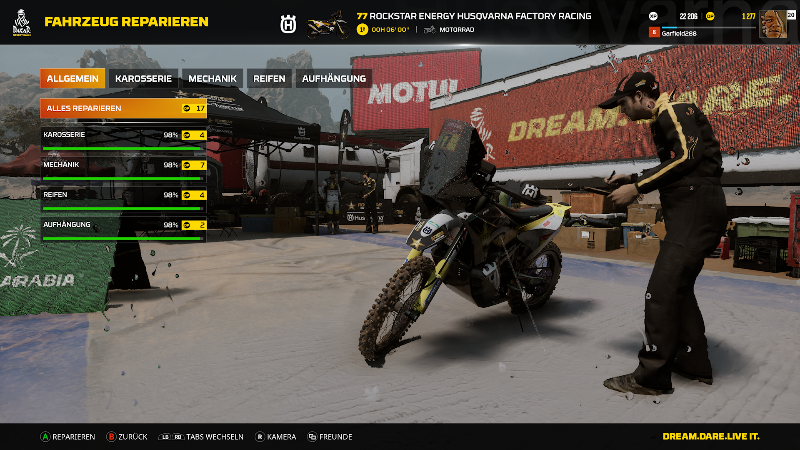Open the Karosserie tab

pyautogui.click(x=145, y=78)
